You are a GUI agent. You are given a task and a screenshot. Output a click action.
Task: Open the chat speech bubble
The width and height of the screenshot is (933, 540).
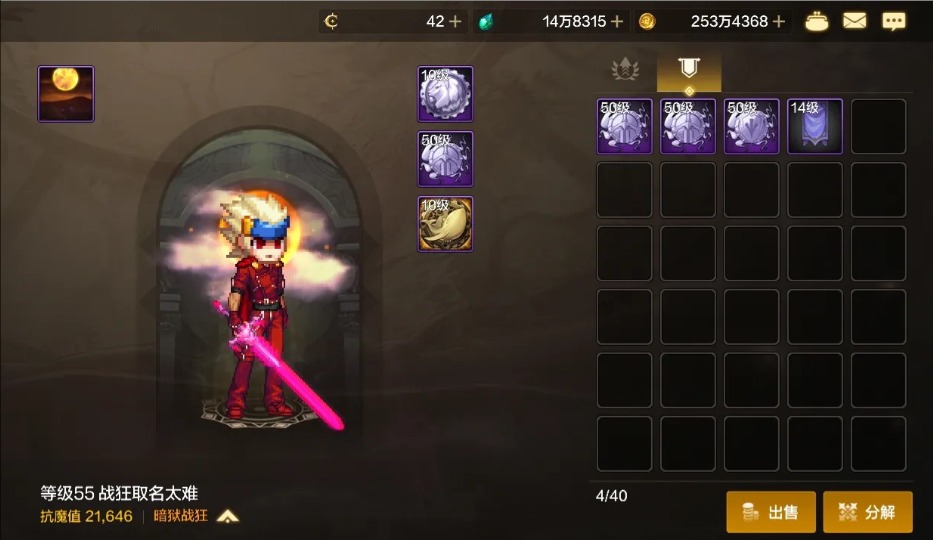pyautogui.click(x=893, y=21)
